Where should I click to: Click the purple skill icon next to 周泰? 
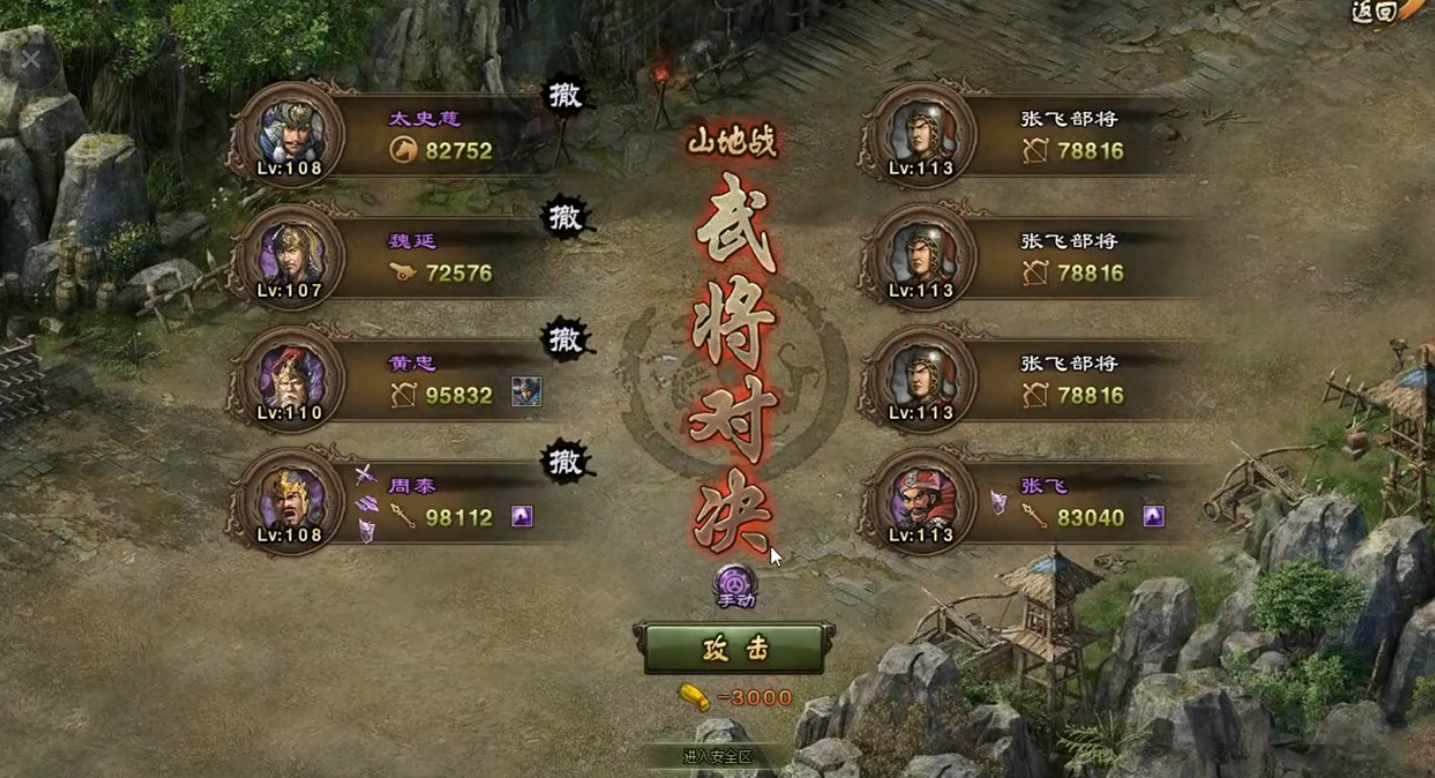coord(522,516)
